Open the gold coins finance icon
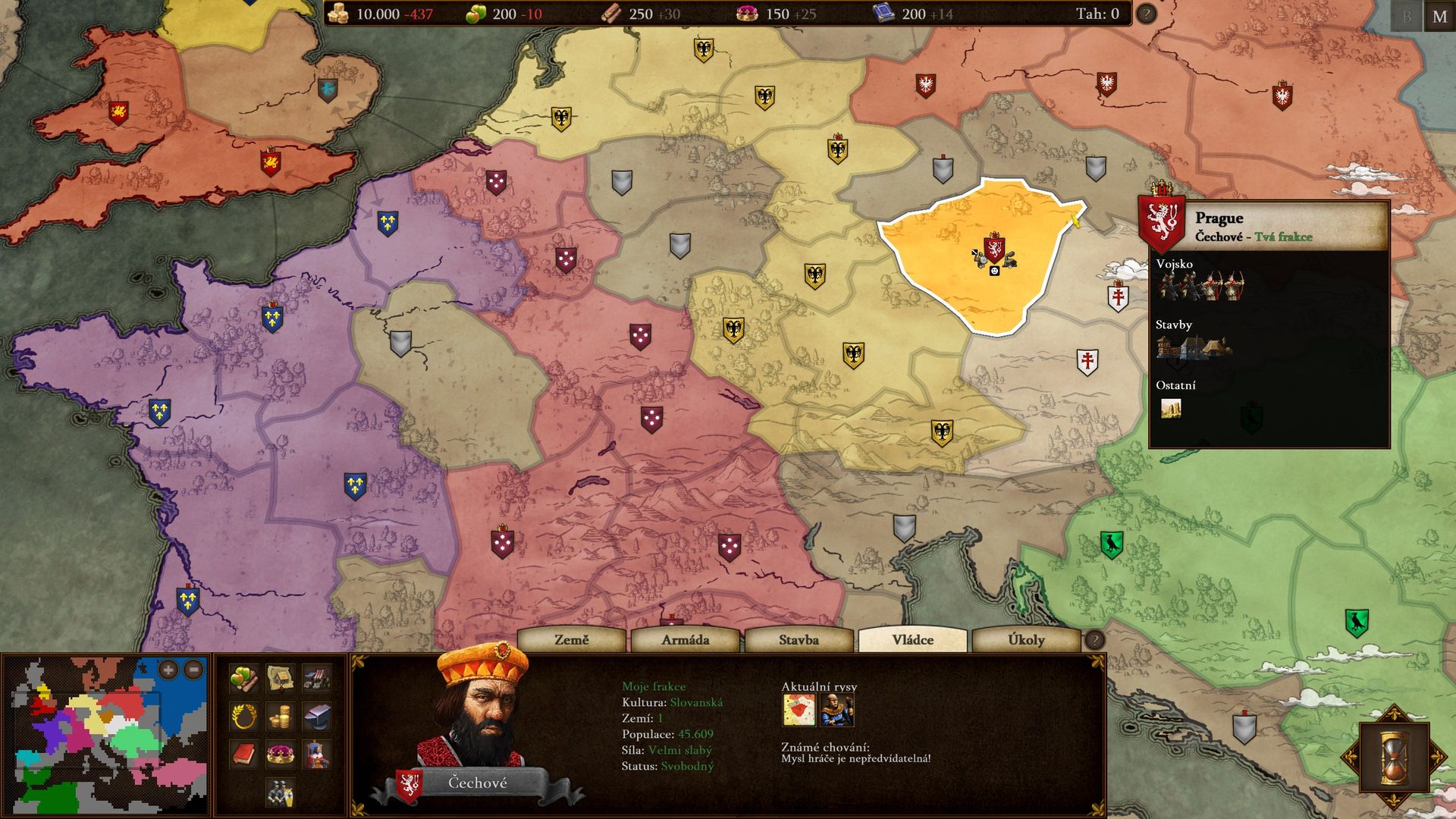The width and height of the screenshot is (1456, 819). (280, 716)
